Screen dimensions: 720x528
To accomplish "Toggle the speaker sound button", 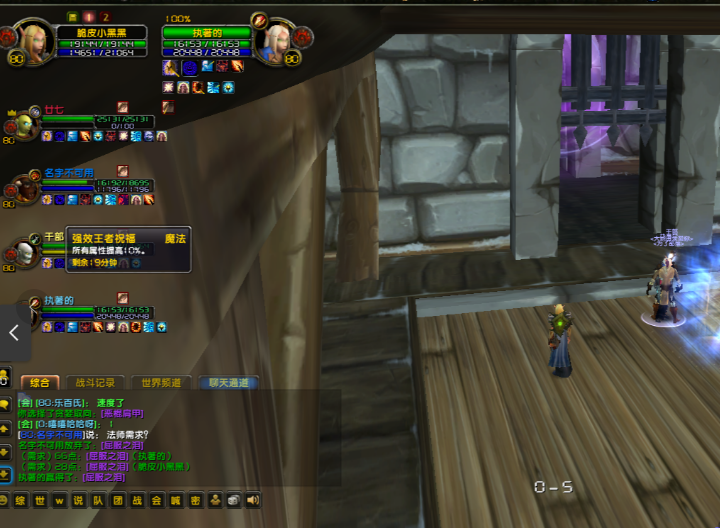I will click(x=252, y=500).
